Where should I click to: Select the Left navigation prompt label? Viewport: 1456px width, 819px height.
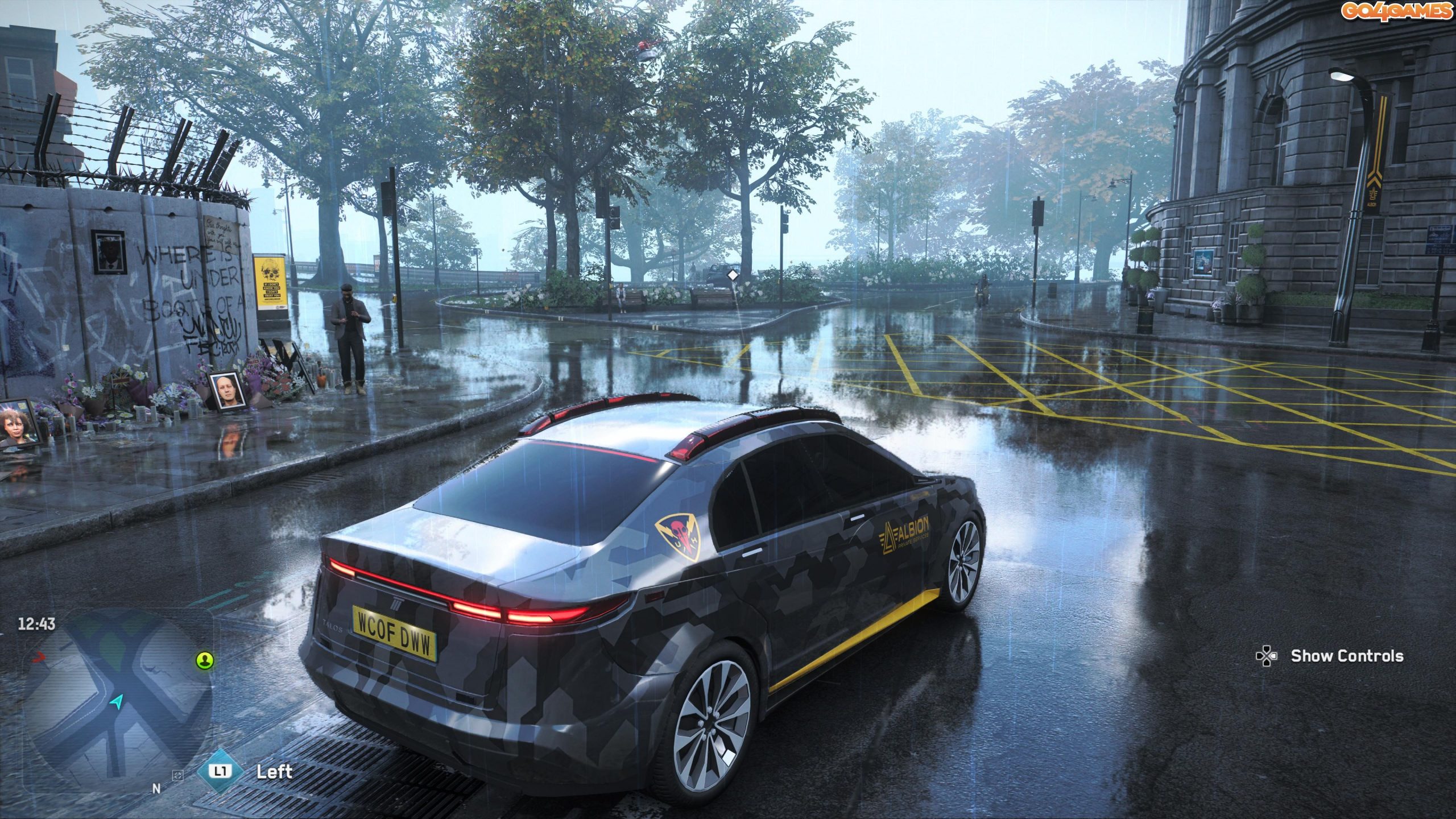275,772
